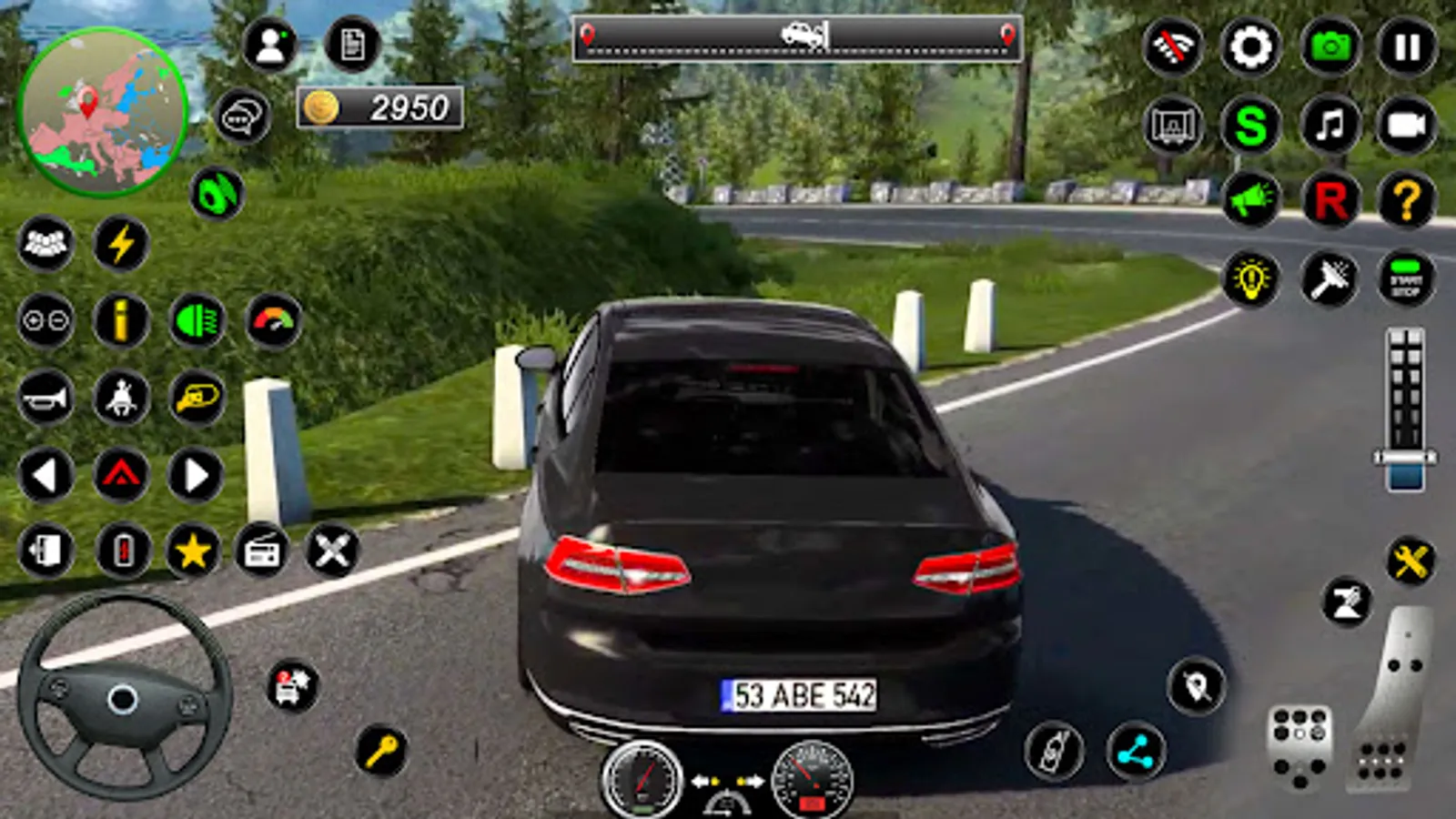This screenshot has height=819, width=1456.
Task: Open the green megaphone button
Action: (1250, 200)
